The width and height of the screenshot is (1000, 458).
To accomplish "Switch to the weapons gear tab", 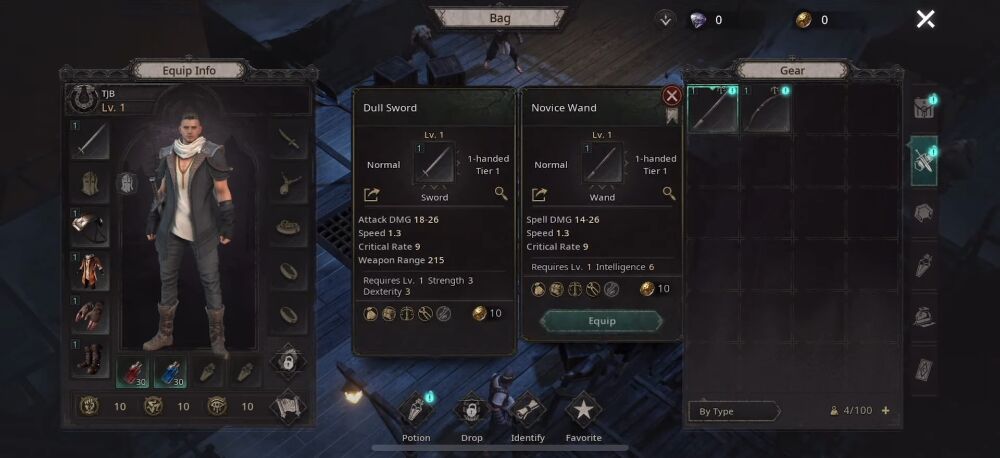I will click(923, 161).
